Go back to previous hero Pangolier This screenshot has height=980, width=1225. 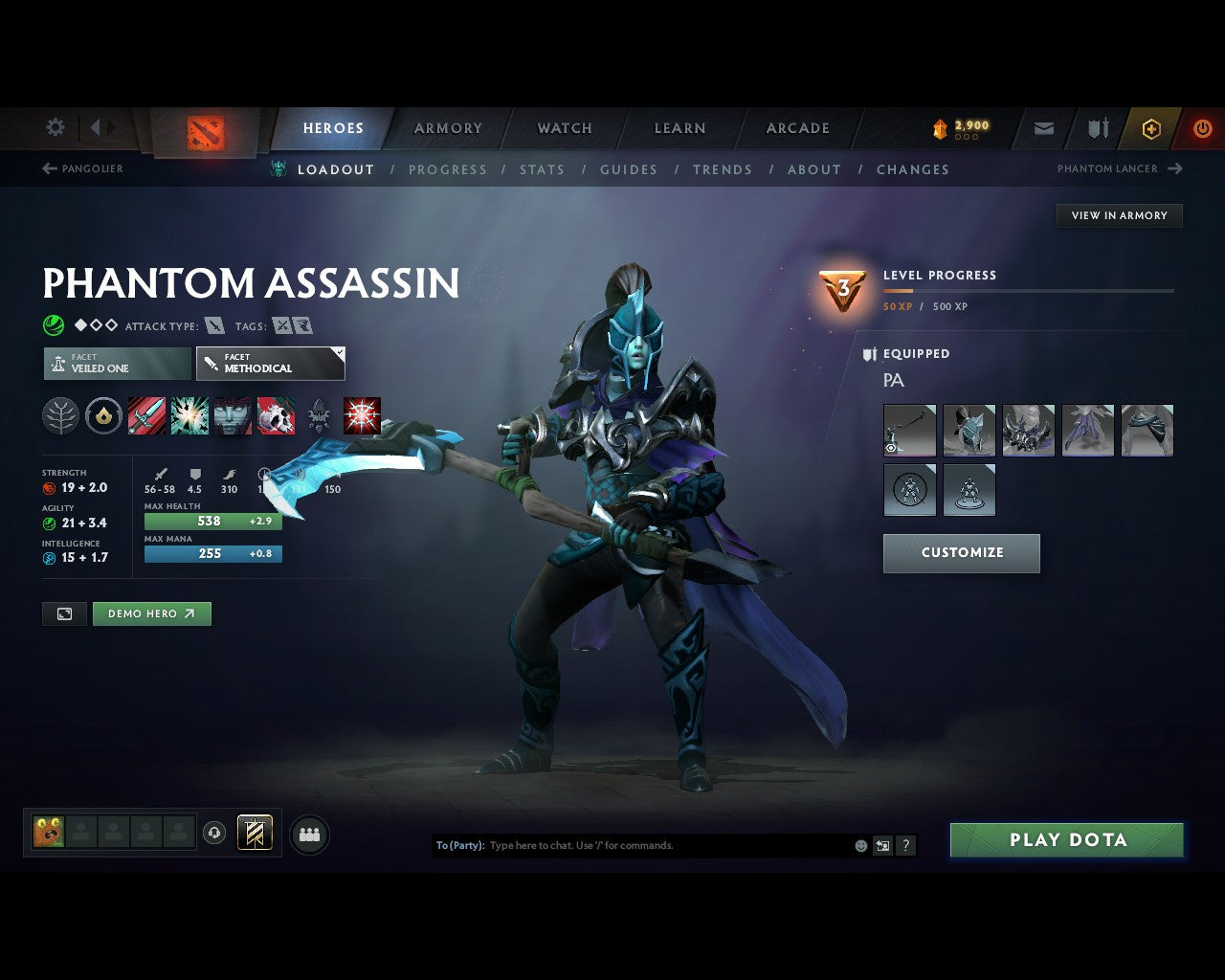[x=83, y=168]
